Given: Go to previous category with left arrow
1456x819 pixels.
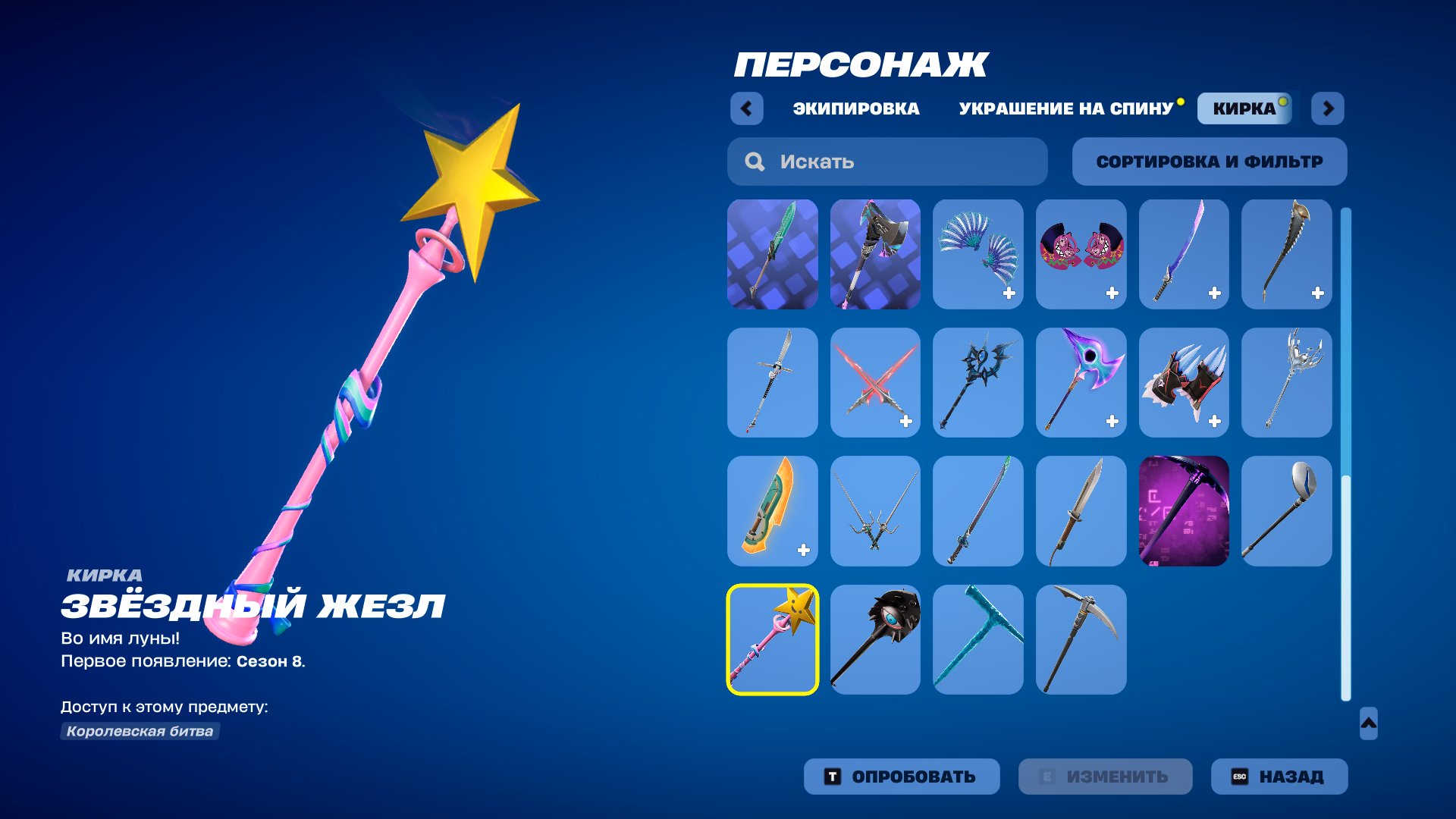Looking at the screenshot, I should pos(746,108).
